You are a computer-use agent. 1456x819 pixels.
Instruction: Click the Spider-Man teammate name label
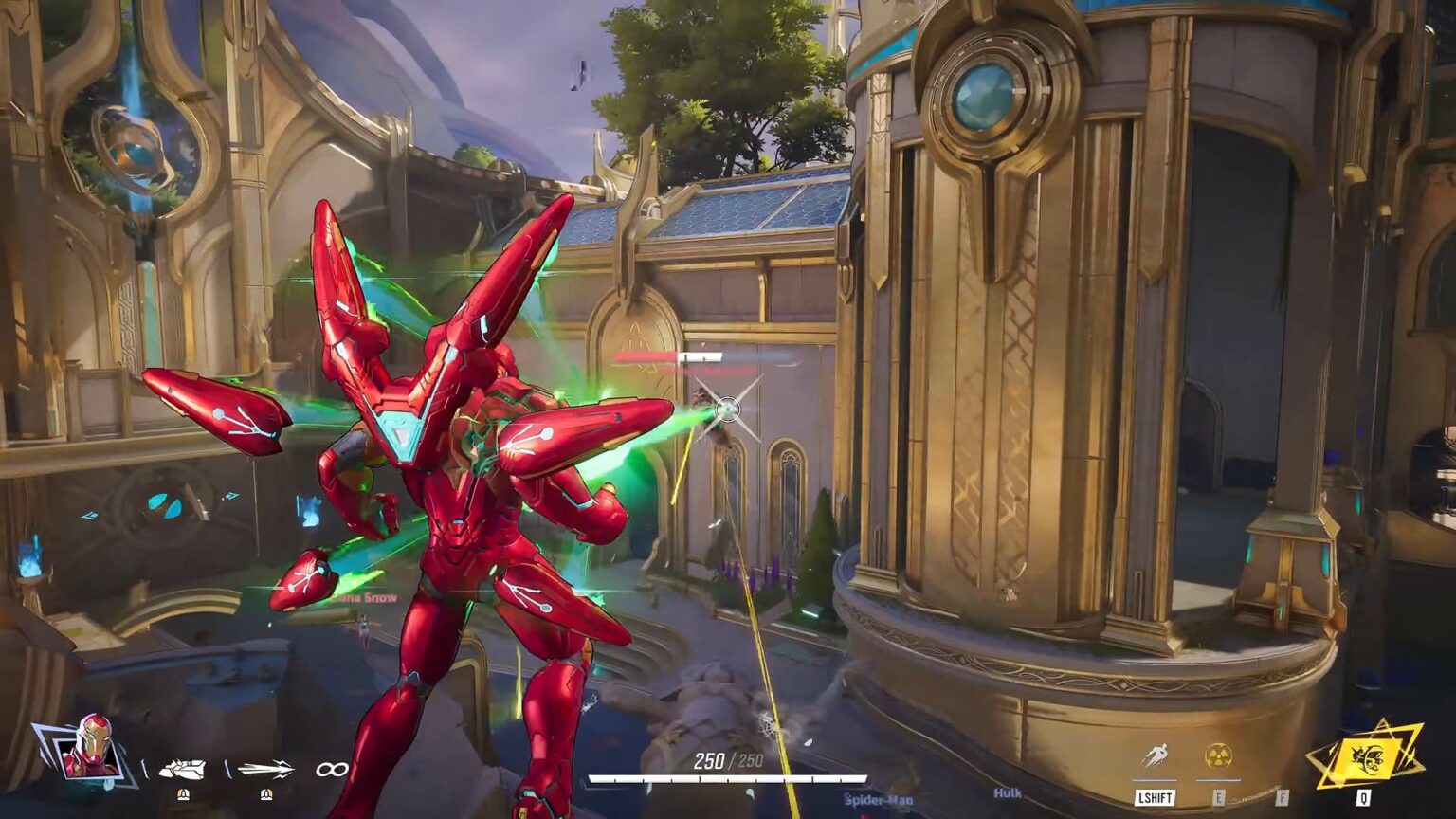point(879,798)
